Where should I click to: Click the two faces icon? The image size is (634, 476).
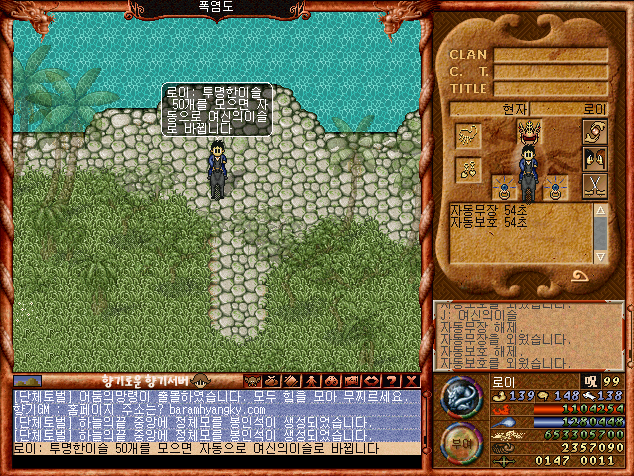pos(594,158)
